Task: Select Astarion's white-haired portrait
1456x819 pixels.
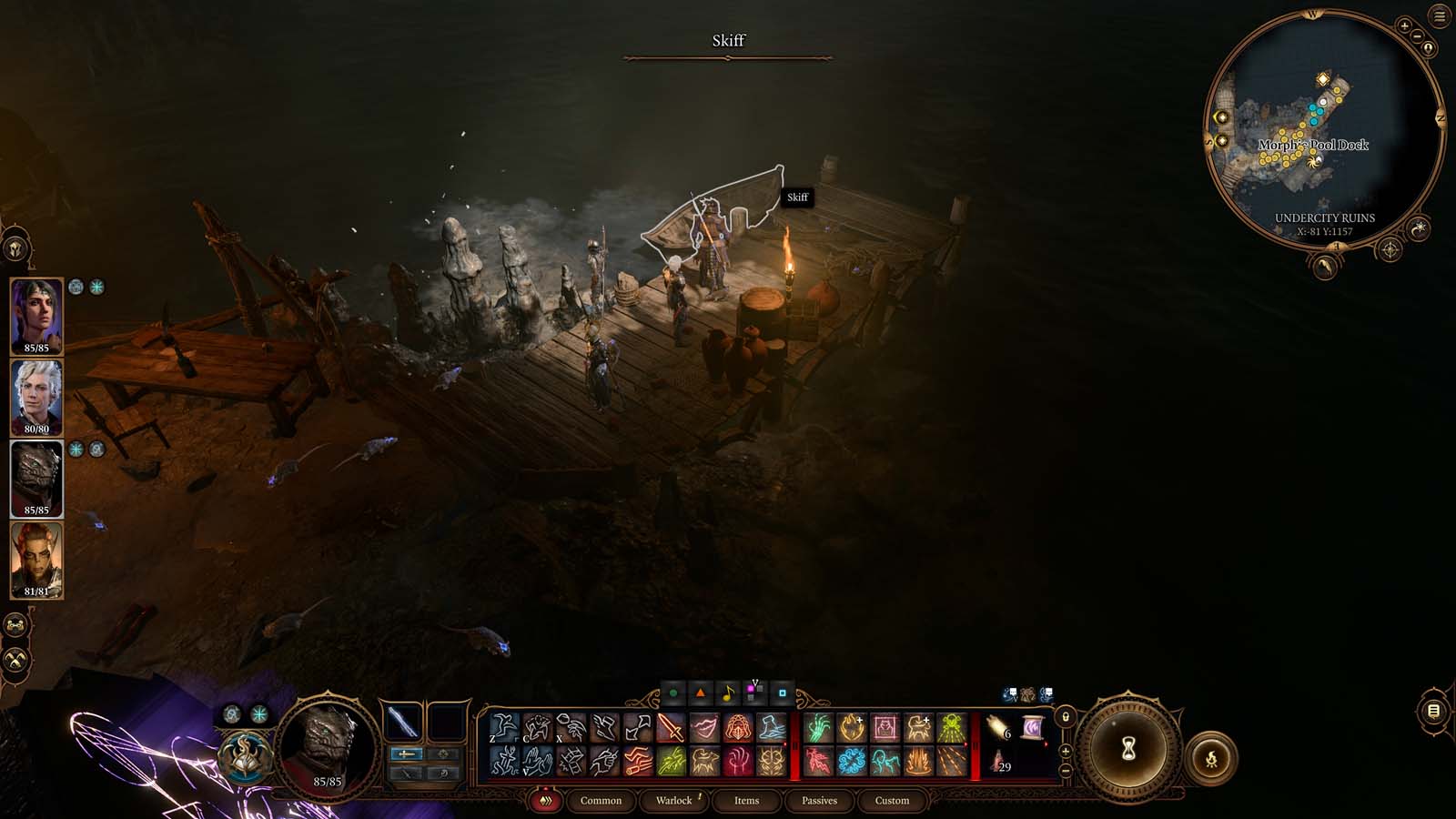Action: pyautogui.click(x=36, y=397)
